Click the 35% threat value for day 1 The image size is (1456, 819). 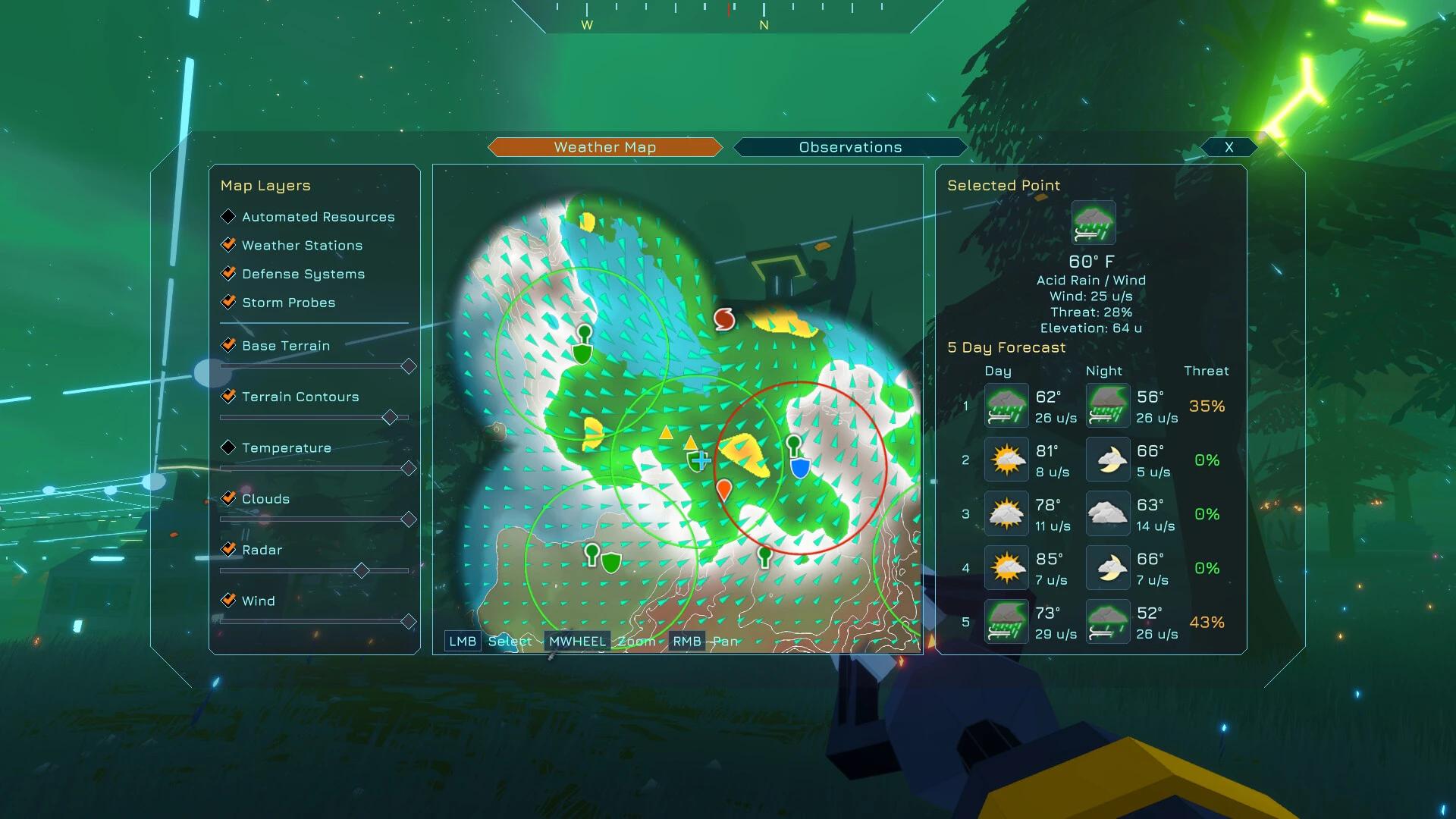1207,406
